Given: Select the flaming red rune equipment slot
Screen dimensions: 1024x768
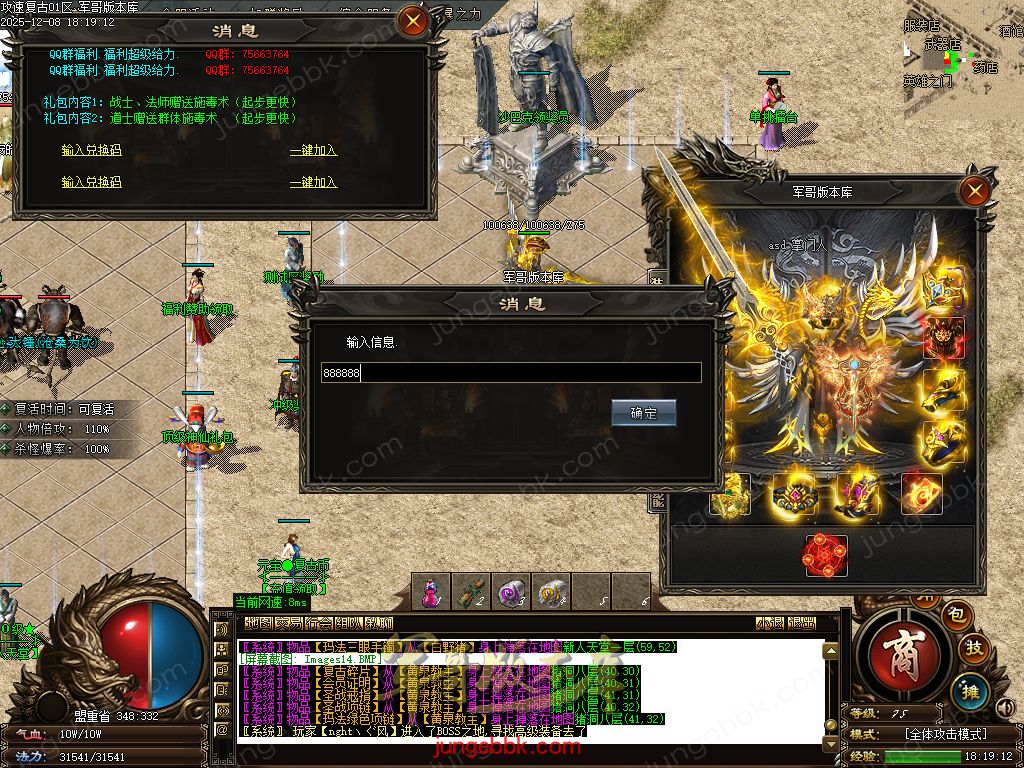Looking at the screenshot, I should click(x=921, y=494).
